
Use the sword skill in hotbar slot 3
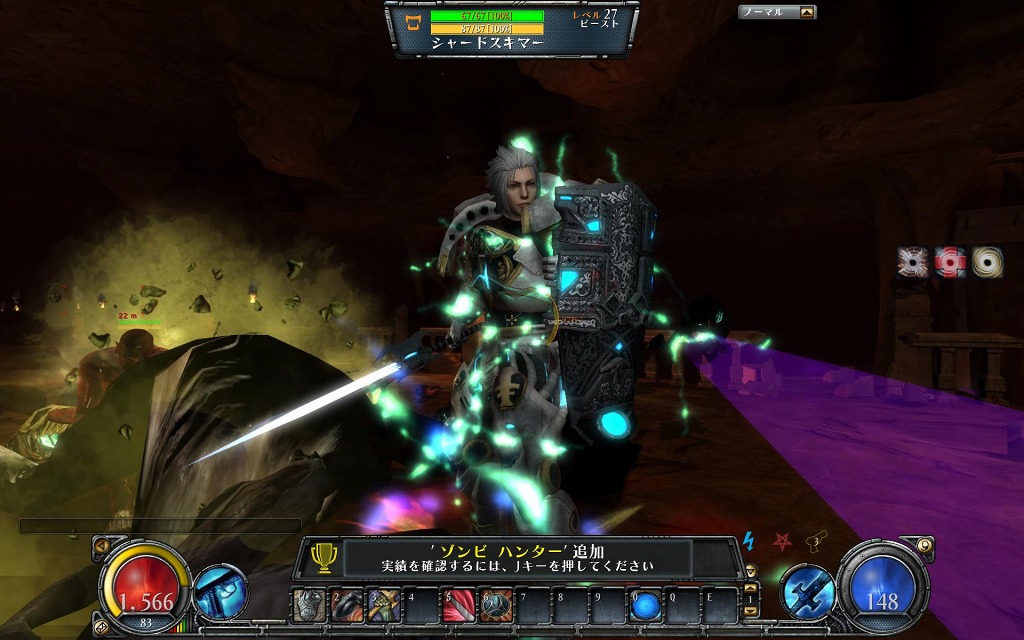pyautogui.click(x=384, y=605)
